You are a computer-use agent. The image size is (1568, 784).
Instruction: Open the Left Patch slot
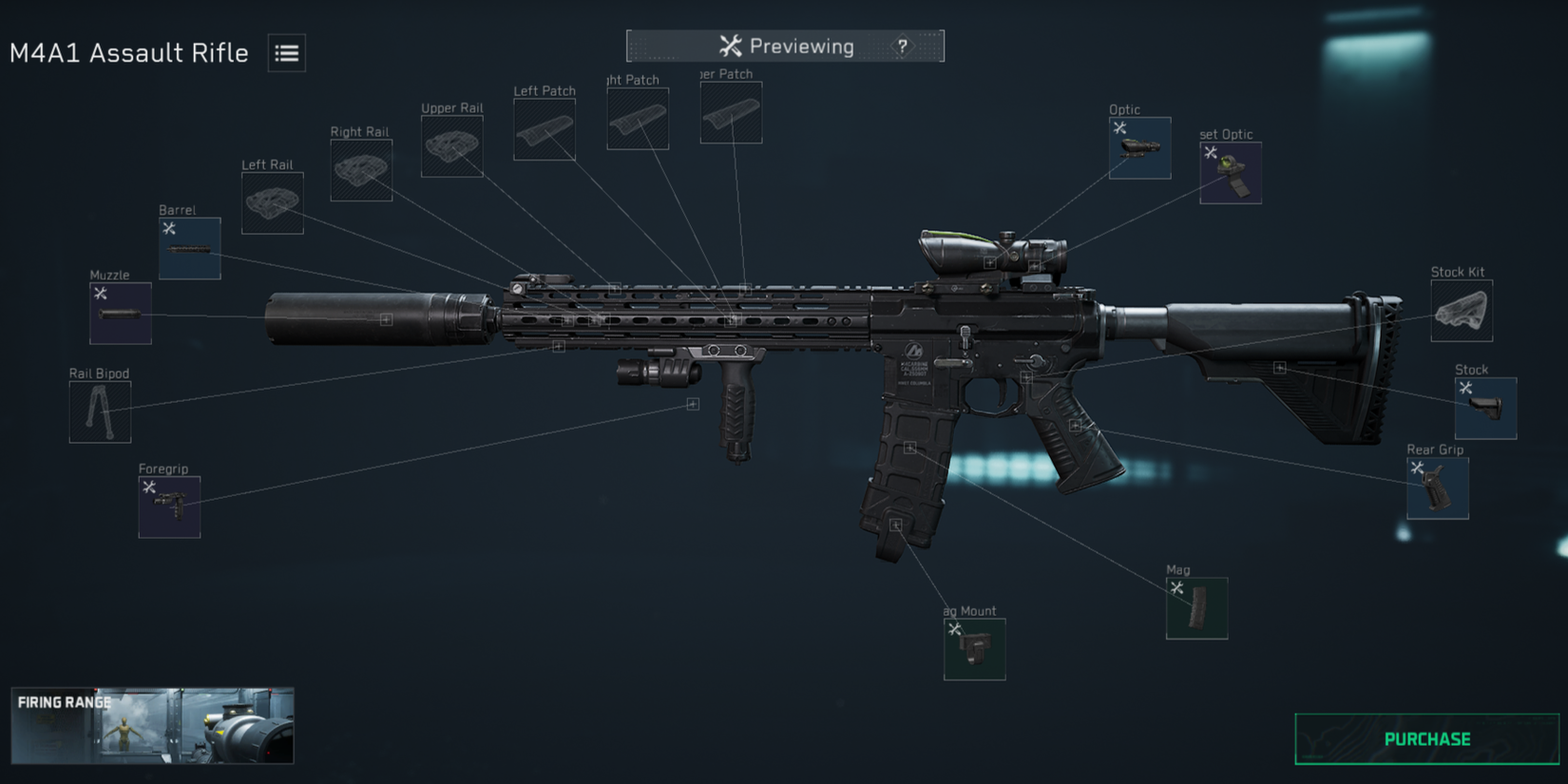pos(544,127)
